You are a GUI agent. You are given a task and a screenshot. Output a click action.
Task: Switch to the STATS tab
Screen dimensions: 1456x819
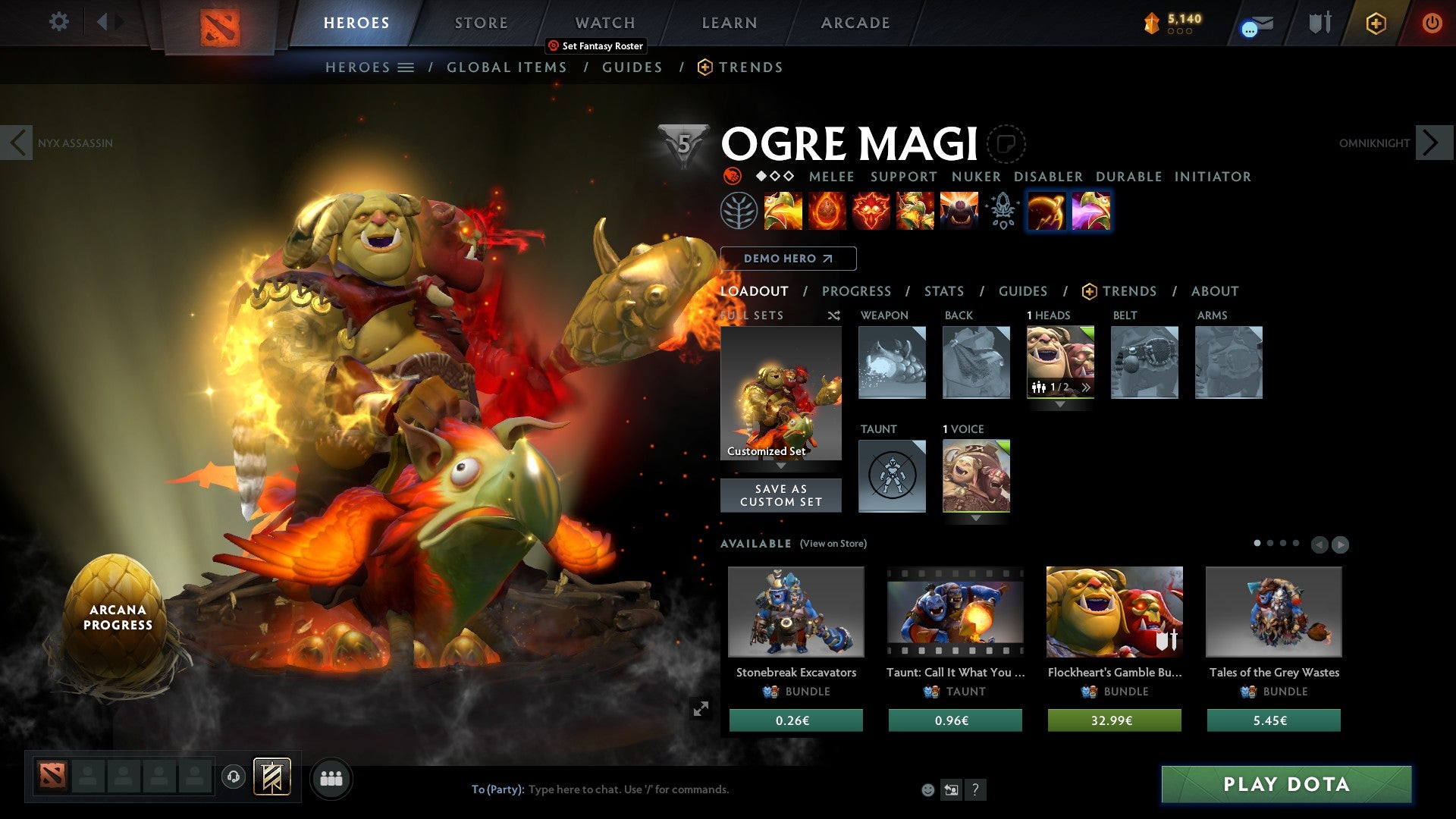[943, 291]
